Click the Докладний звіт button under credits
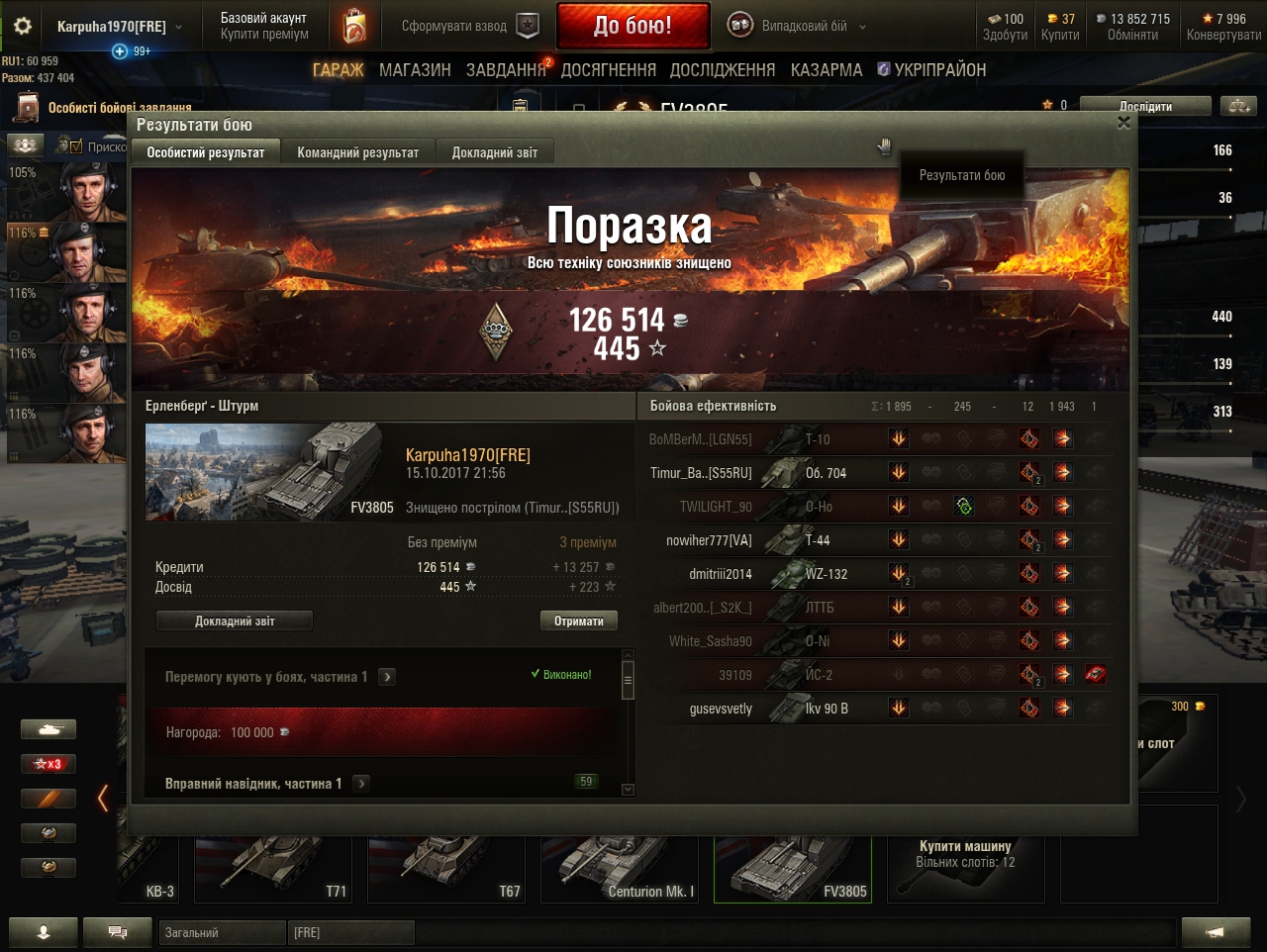This screenshot has width=1267, height=952. pyautogui.click(x=235, y=620)
